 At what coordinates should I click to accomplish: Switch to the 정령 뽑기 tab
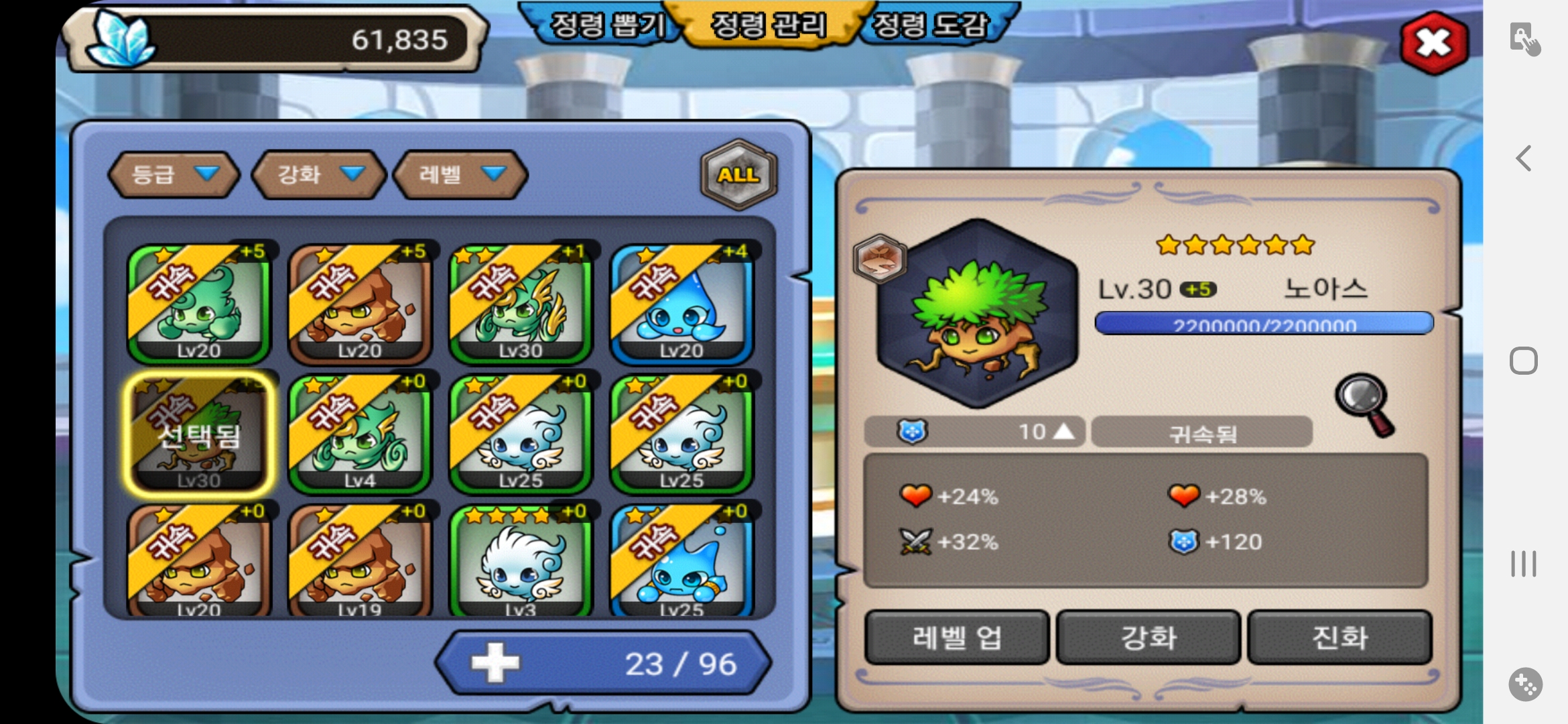[606, 25]
